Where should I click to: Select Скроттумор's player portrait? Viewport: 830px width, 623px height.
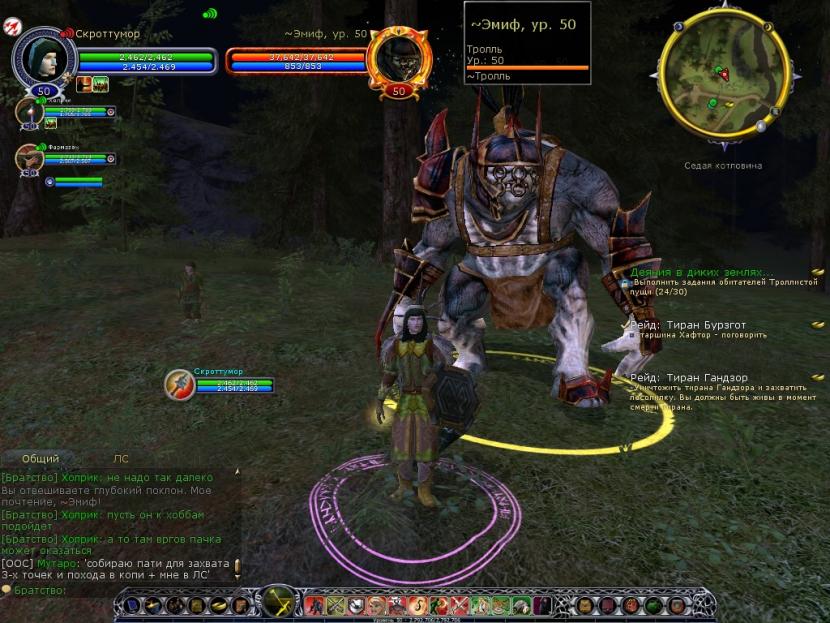[42, 57]
